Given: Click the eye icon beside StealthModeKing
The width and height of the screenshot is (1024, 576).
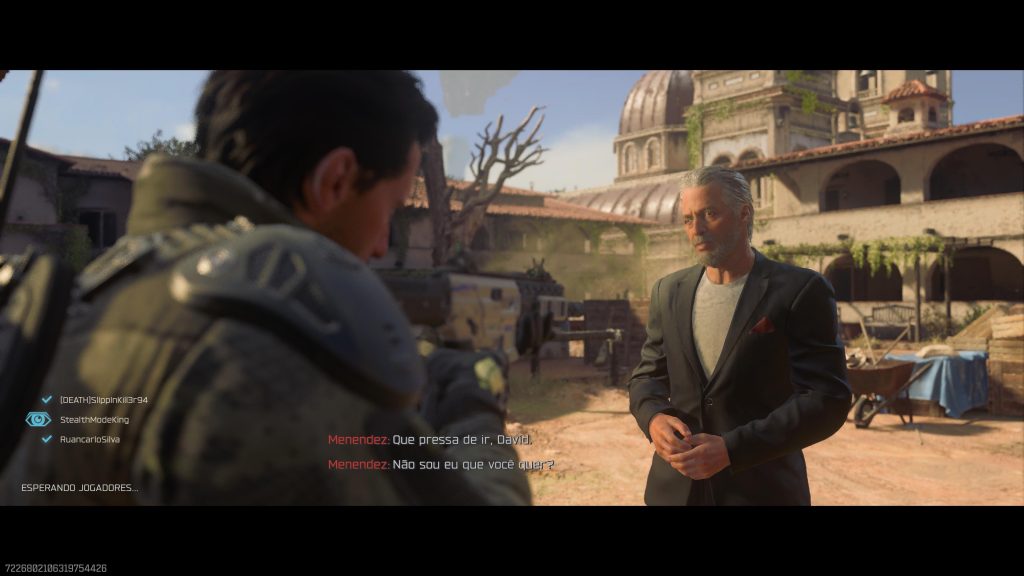Looking at the screenshot, I should pos(38,420).
